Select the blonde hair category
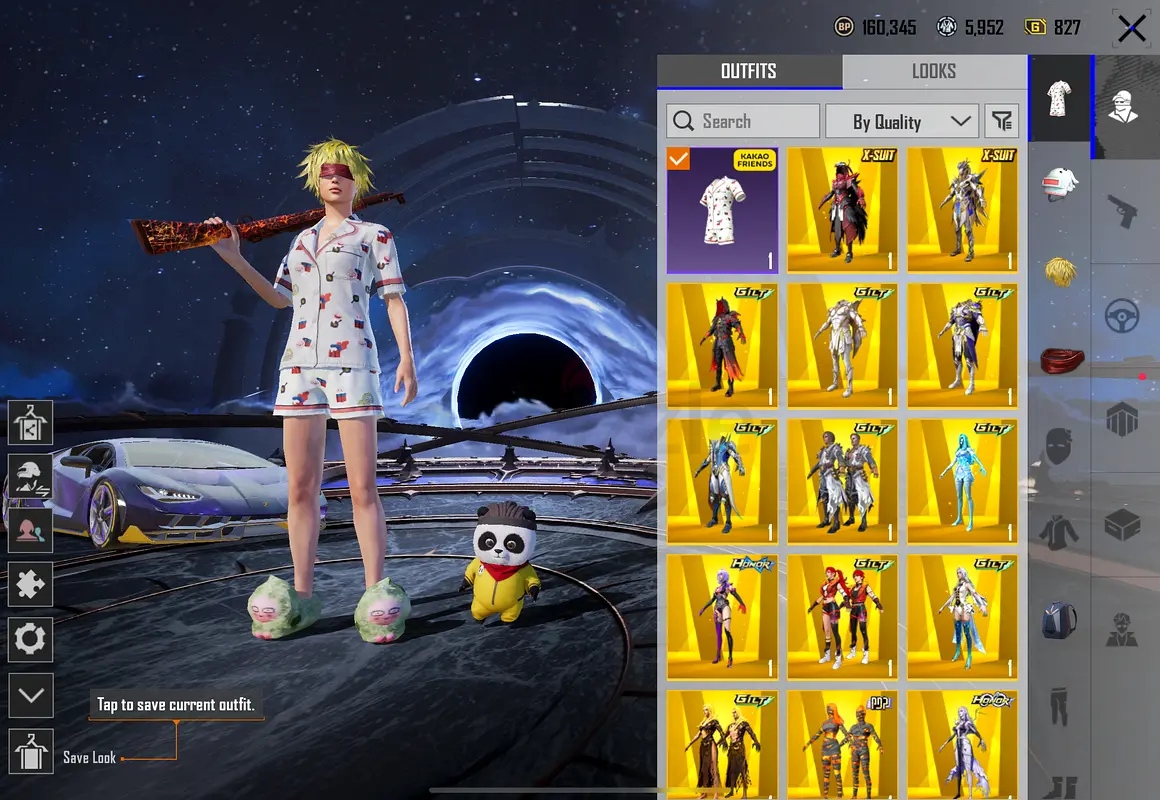 click(x=1059, y=272)
